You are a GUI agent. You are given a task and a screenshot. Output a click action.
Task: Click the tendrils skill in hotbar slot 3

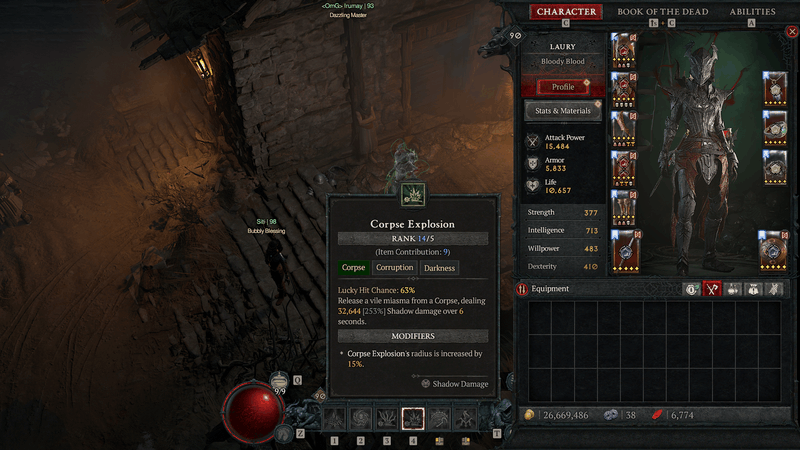click(x=387, y=419)
